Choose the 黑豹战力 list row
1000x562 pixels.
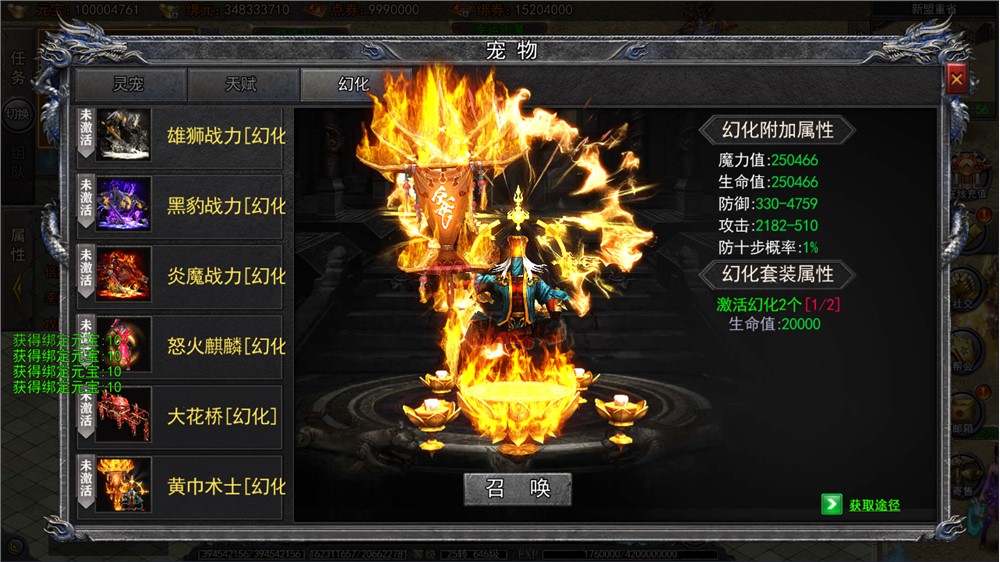pos(182,206)
